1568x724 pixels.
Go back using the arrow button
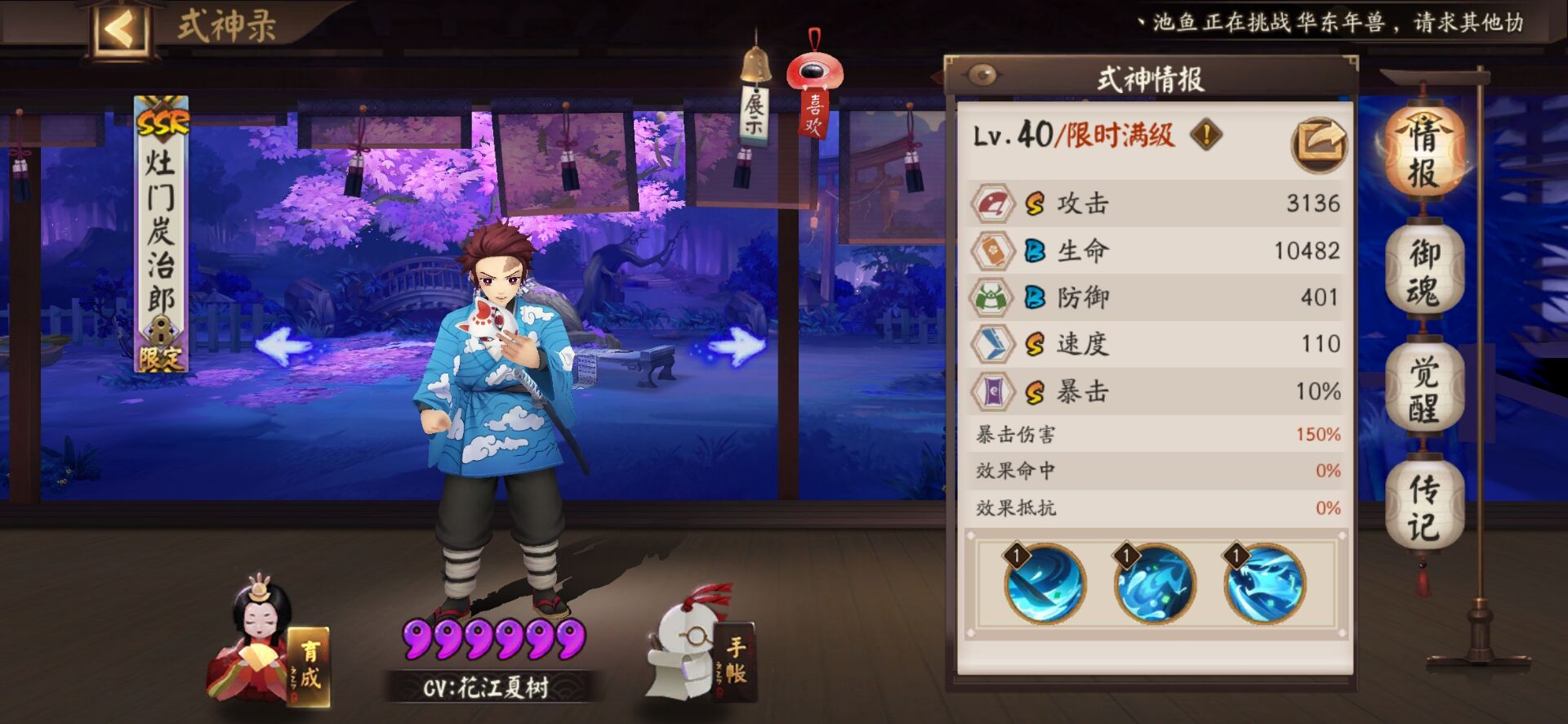pos(119,30)
